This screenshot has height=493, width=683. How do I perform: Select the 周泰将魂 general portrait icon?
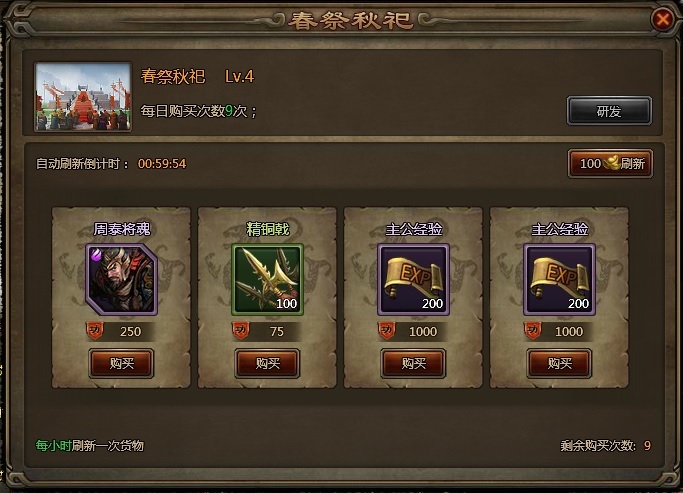pyautogui.click(x=121, y=279)
